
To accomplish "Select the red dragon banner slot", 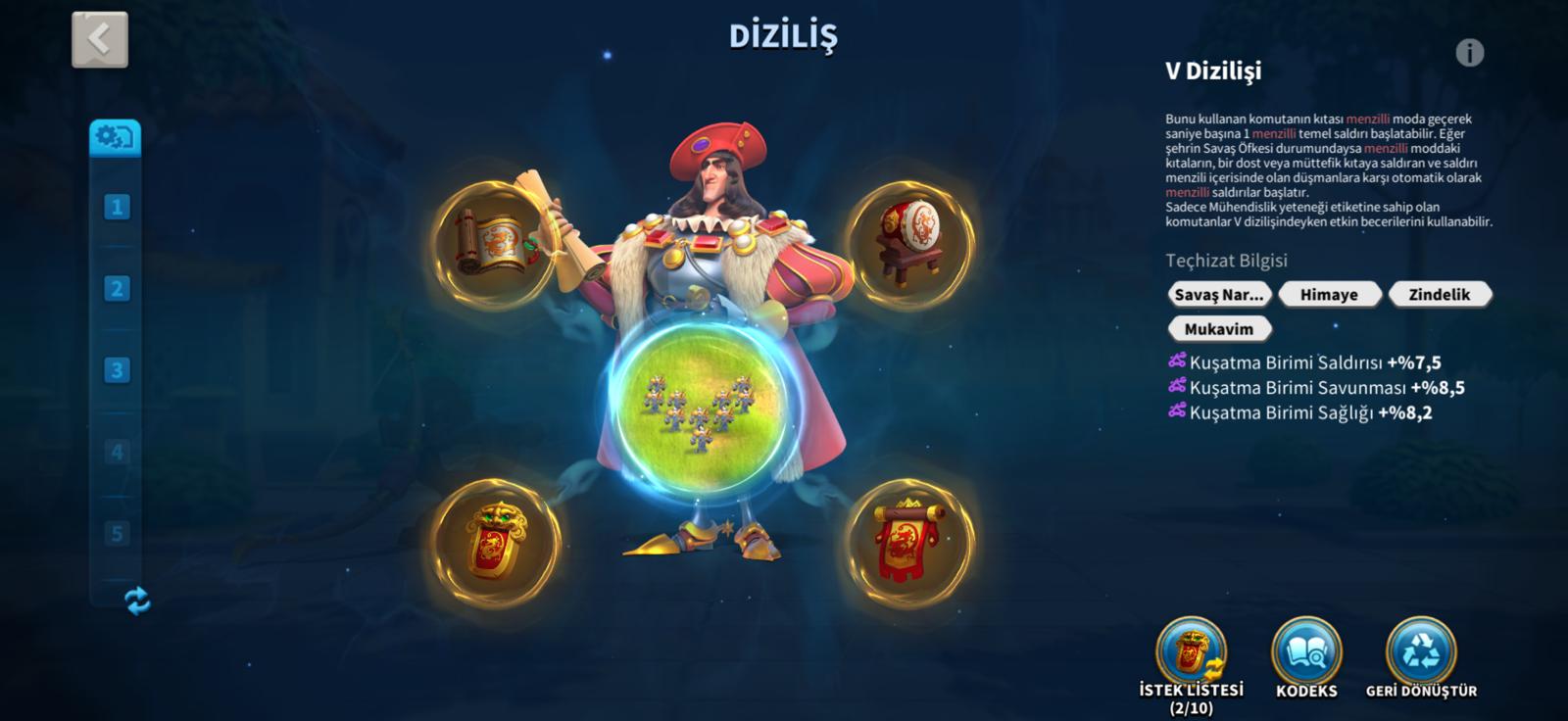I will point(910,542).
